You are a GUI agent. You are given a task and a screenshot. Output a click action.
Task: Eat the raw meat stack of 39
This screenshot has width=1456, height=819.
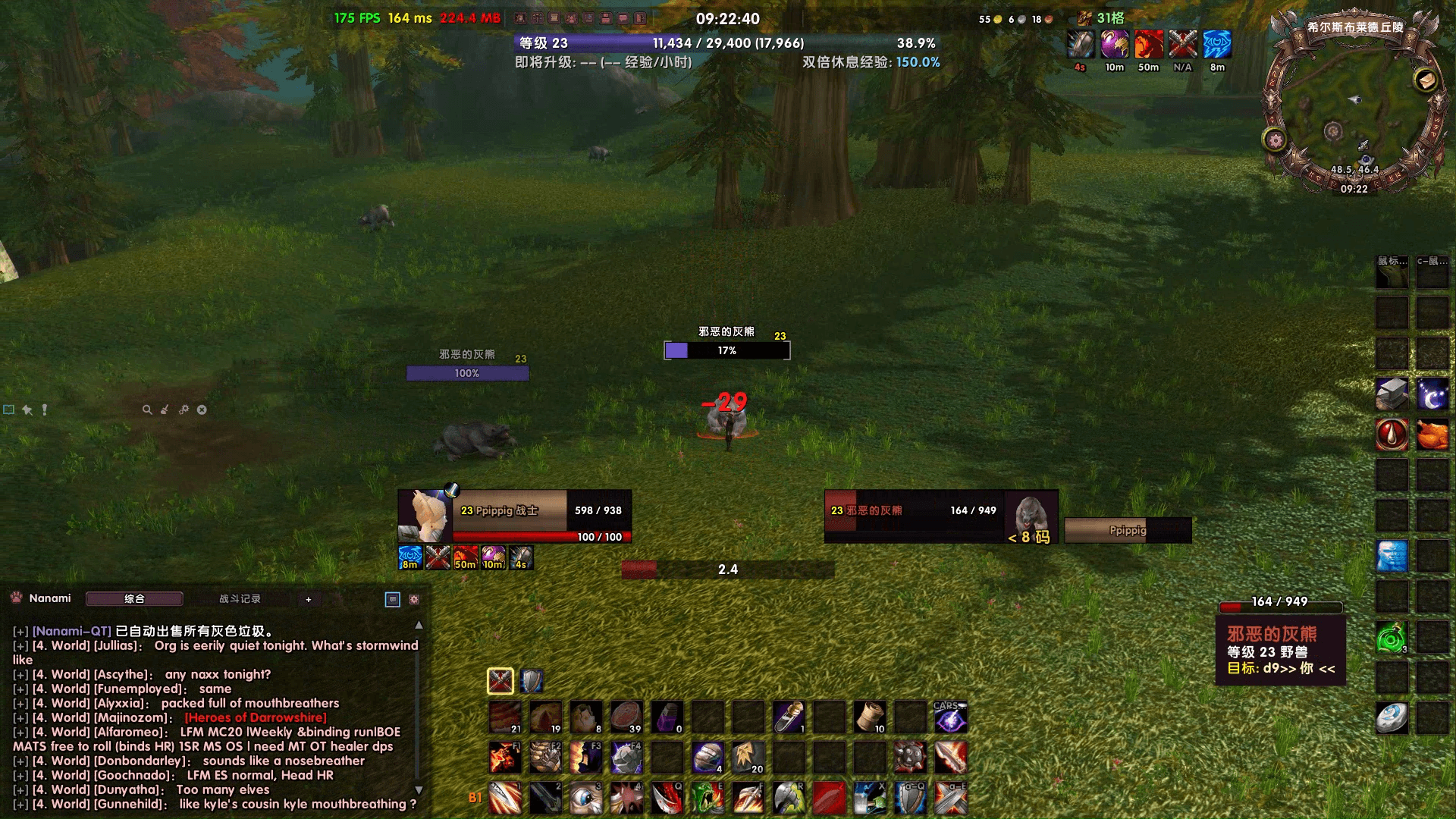626,717
